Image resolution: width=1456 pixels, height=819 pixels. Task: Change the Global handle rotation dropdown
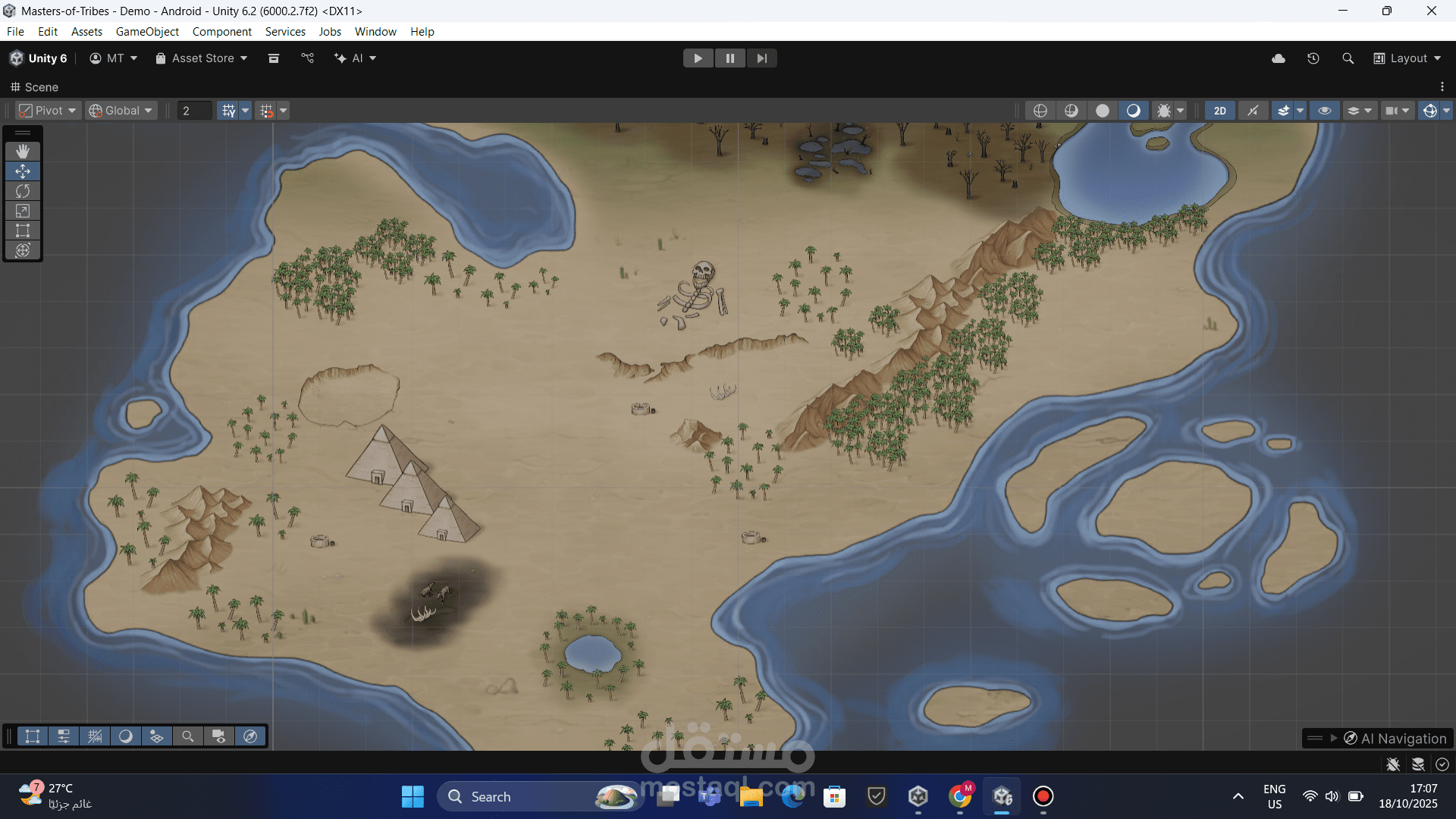click(x=121, y=111)
